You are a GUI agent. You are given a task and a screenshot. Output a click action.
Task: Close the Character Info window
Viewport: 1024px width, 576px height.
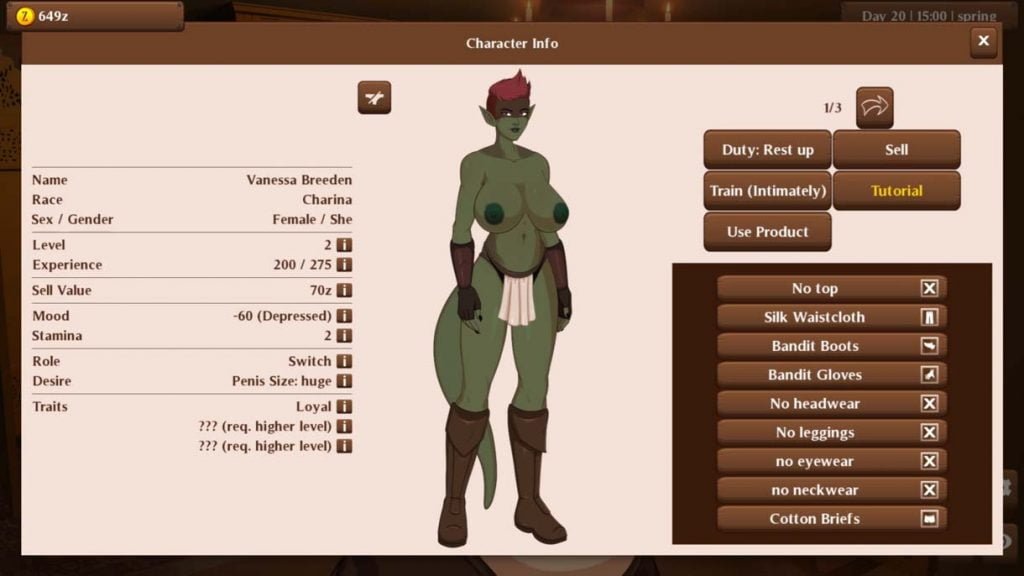point(983,42)
